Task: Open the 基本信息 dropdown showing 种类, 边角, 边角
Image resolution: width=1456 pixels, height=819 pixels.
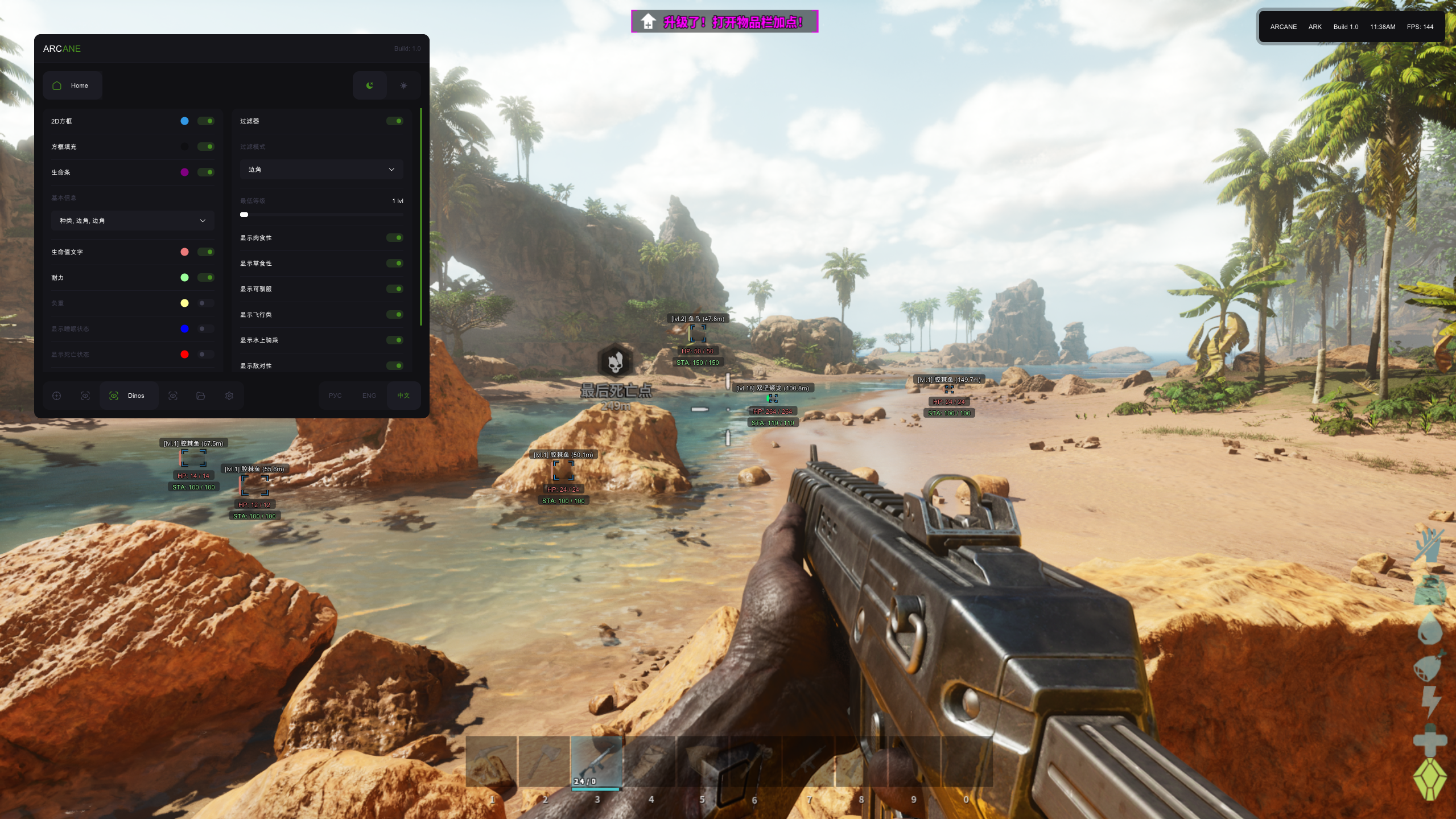Action: coord(132,221)
